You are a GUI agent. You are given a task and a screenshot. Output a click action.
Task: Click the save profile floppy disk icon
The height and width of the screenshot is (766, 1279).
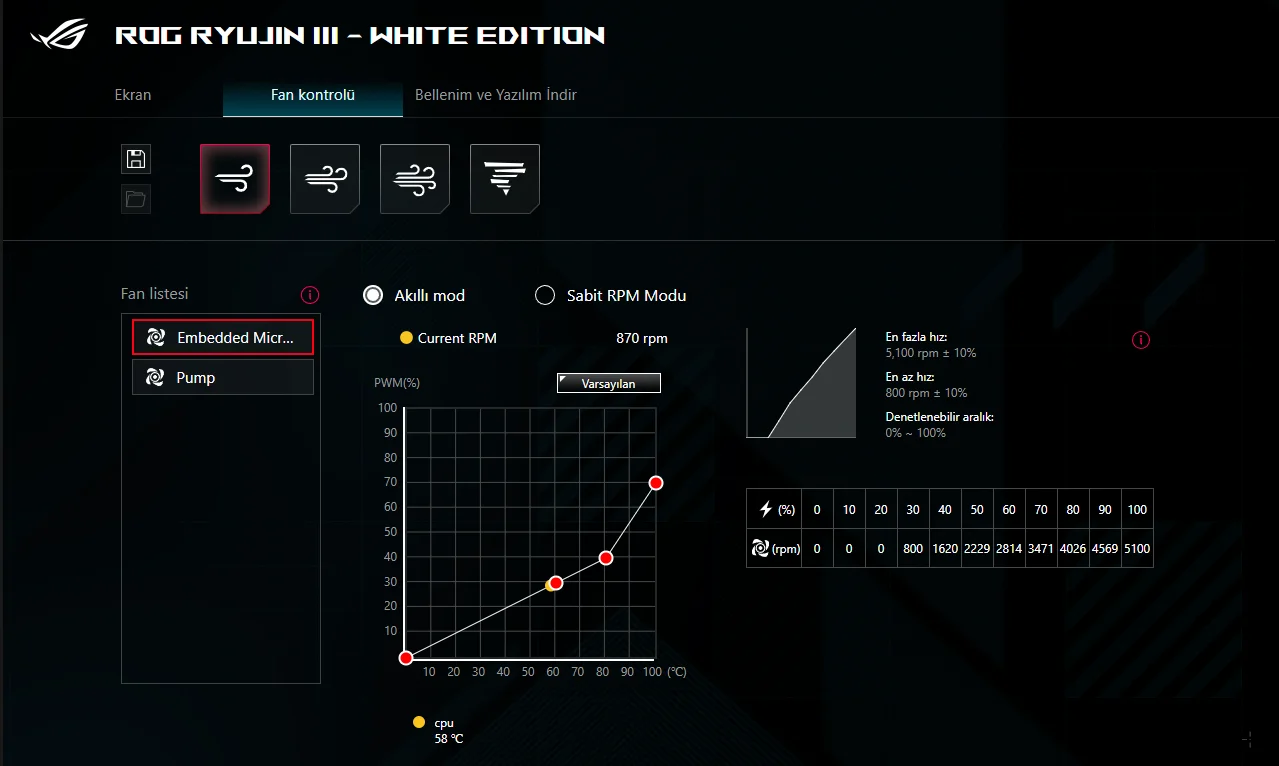coord(136,159)
